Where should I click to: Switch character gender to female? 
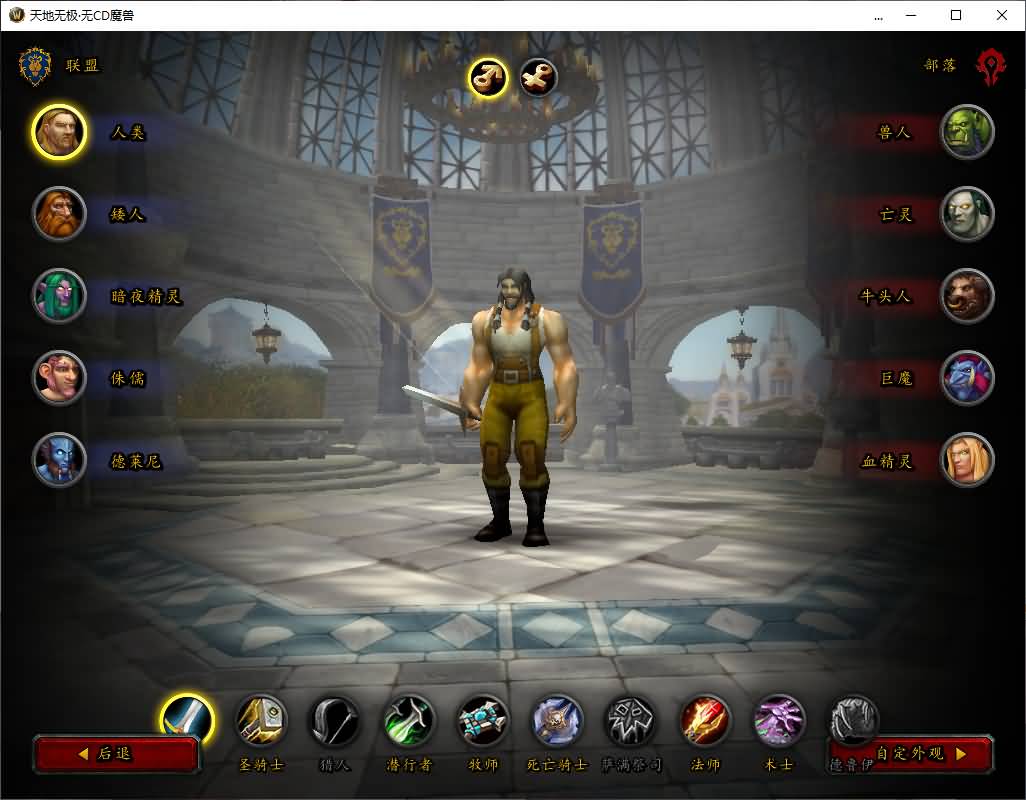tap(539, 77)
